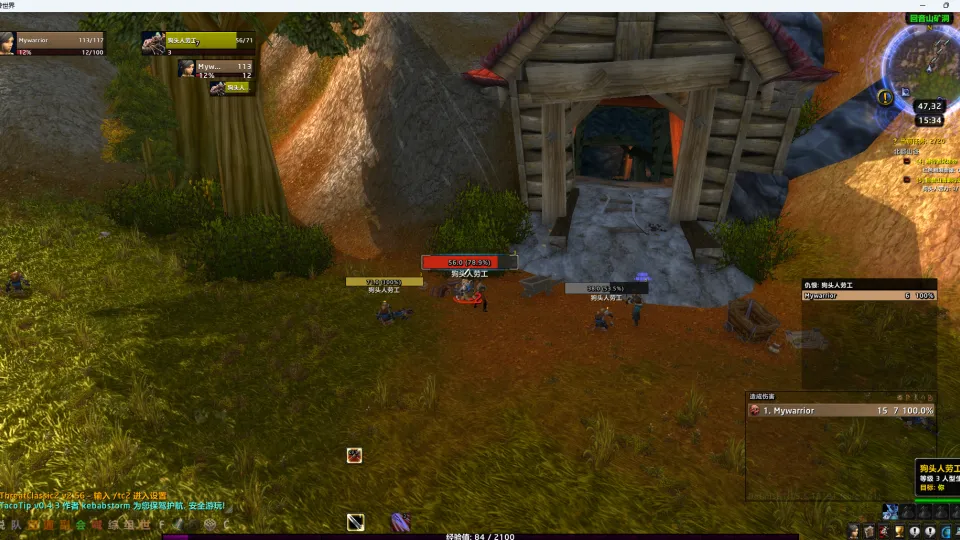Select the target-of-target Mywarrior frame
Viewport: 960px width, 540px height.
pos(215,69)
